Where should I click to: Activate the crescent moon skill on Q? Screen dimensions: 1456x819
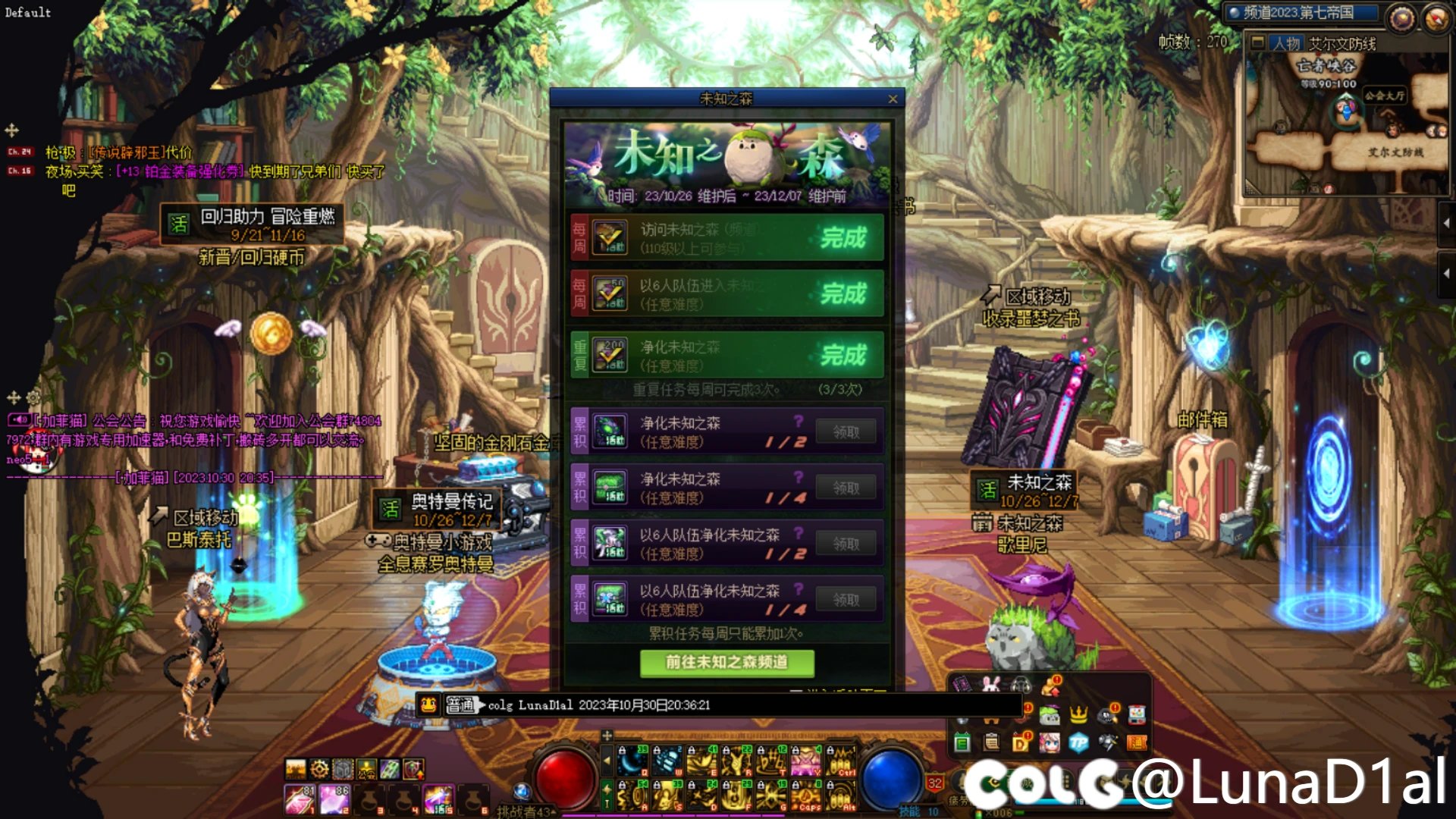point(632,759)
